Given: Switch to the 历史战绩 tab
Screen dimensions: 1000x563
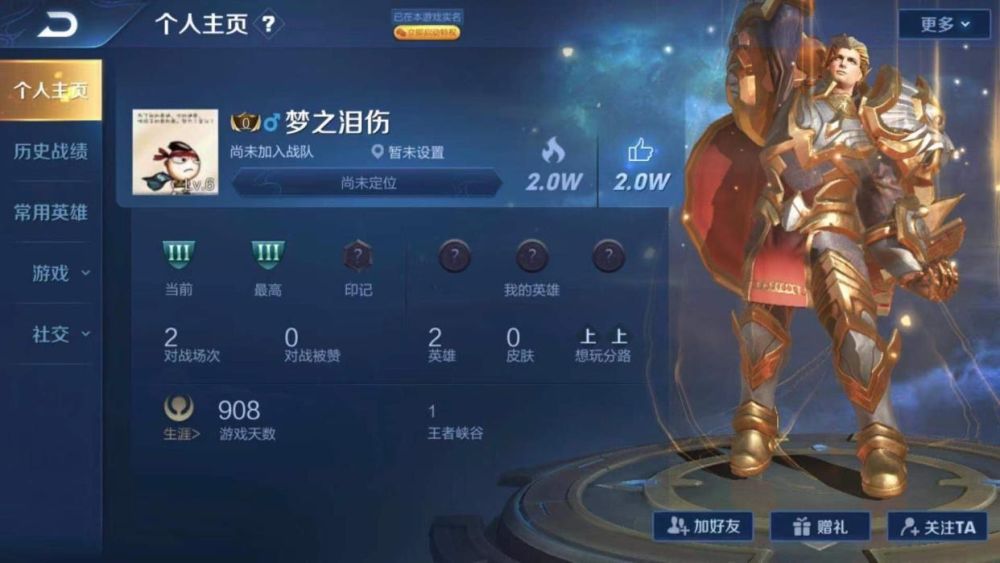Looking at the screenshot, I should click(x=50, y=151).
